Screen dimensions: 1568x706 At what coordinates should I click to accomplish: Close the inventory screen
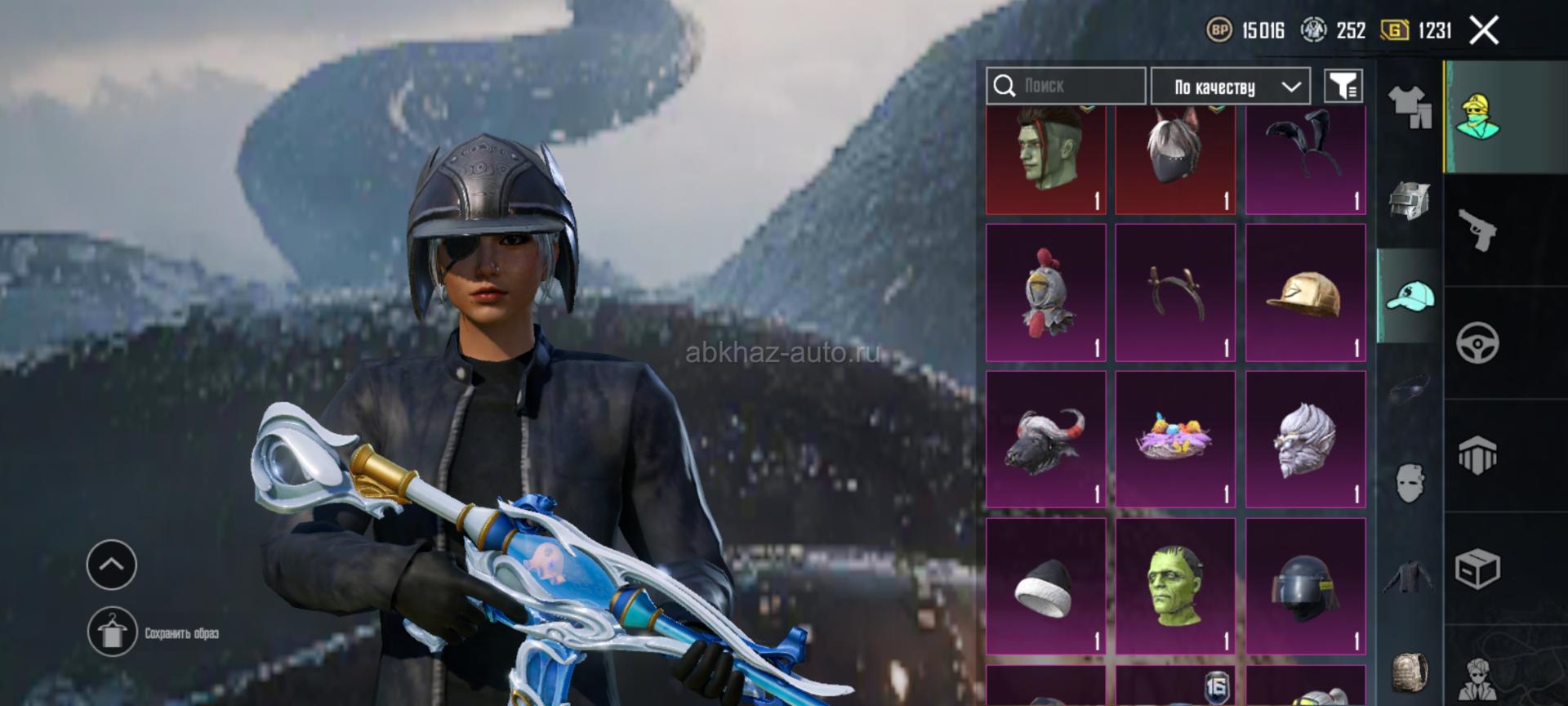pos(1484,31)
